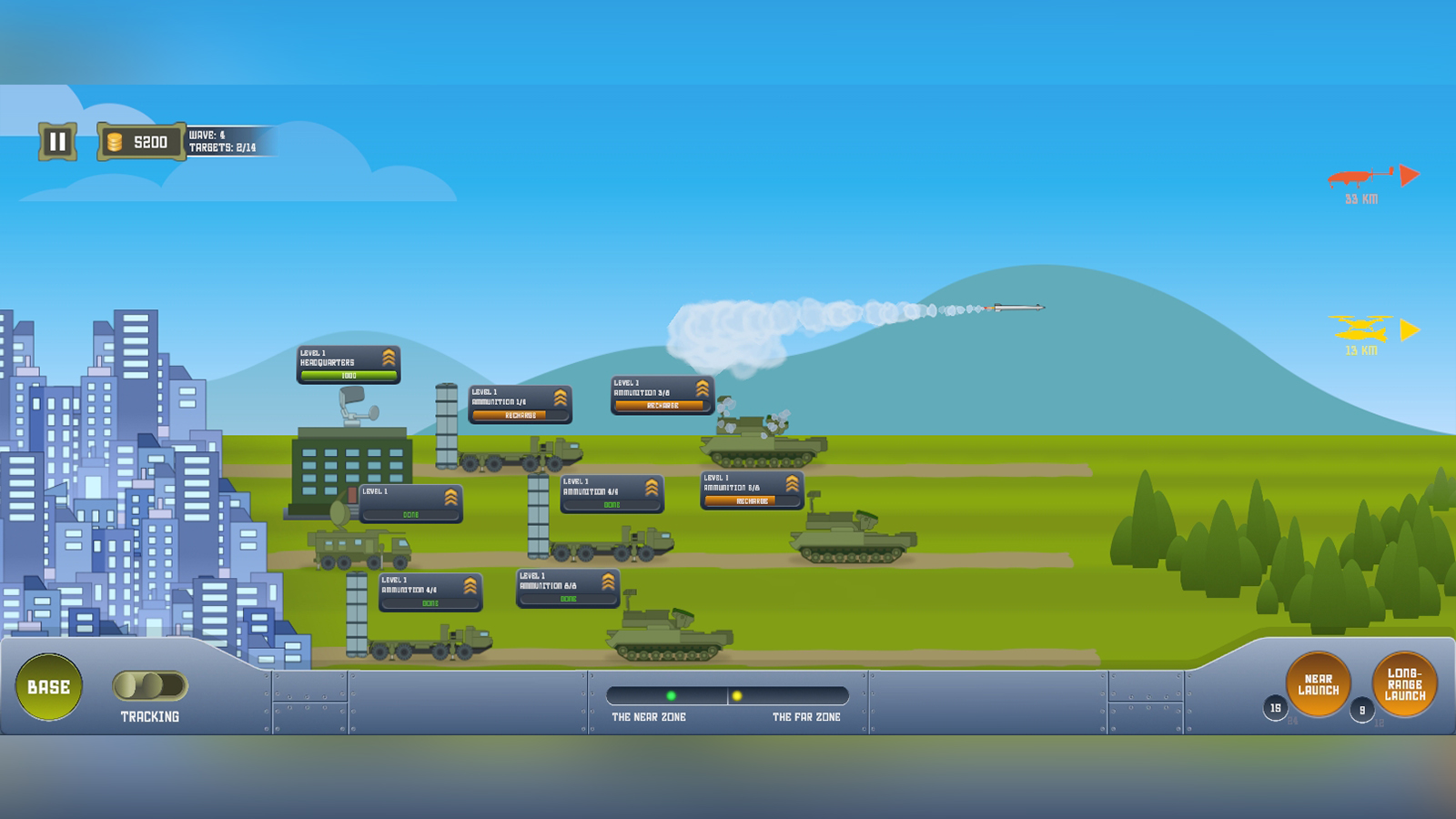1456x819 pixels.
Task: Pause the game
Action: (56, 140)
